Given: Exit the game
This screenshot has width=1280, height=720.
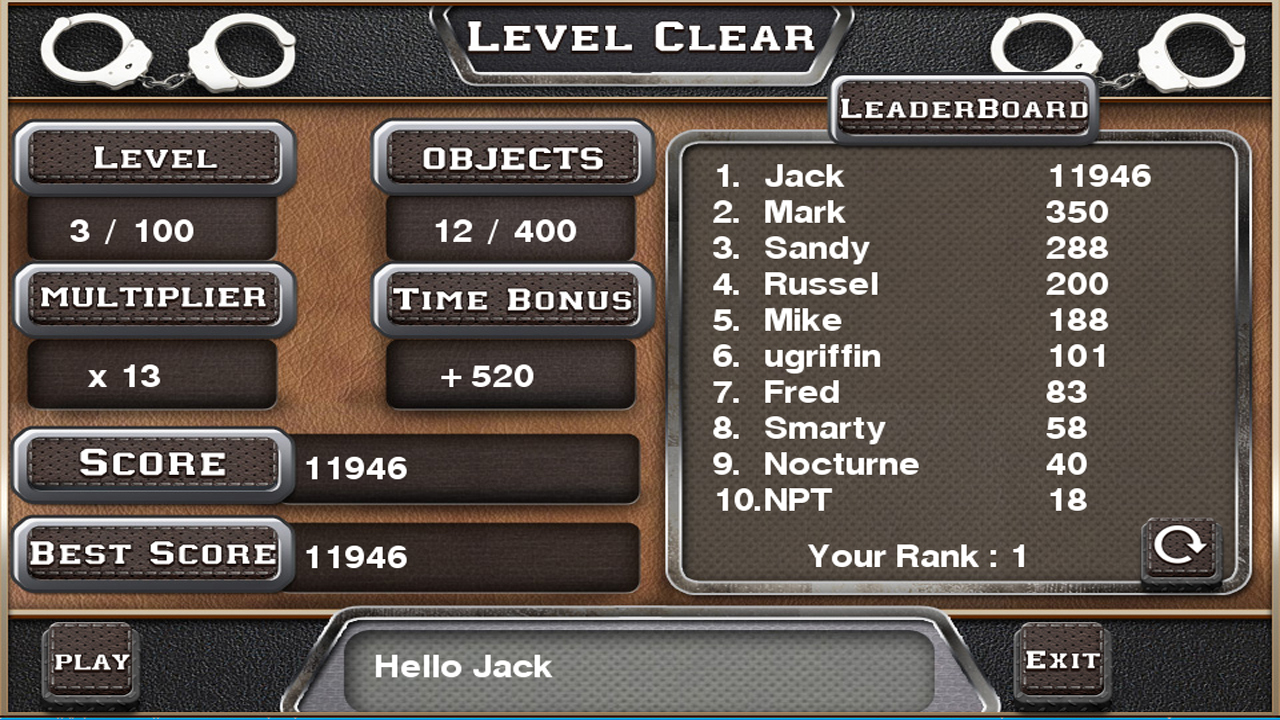Looking at the screenshot, I should tap(1062, 661).
